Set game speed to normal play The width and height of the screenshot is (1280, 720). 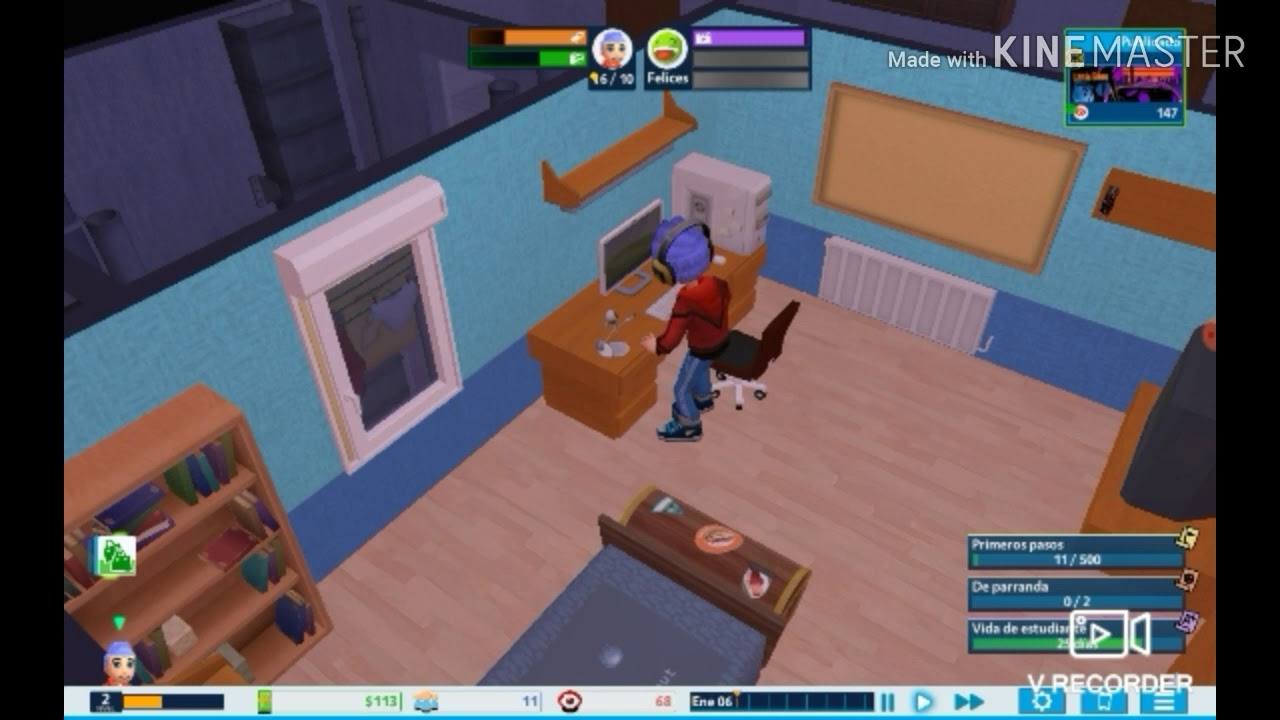pyautogui.click(x=923, y=702)
